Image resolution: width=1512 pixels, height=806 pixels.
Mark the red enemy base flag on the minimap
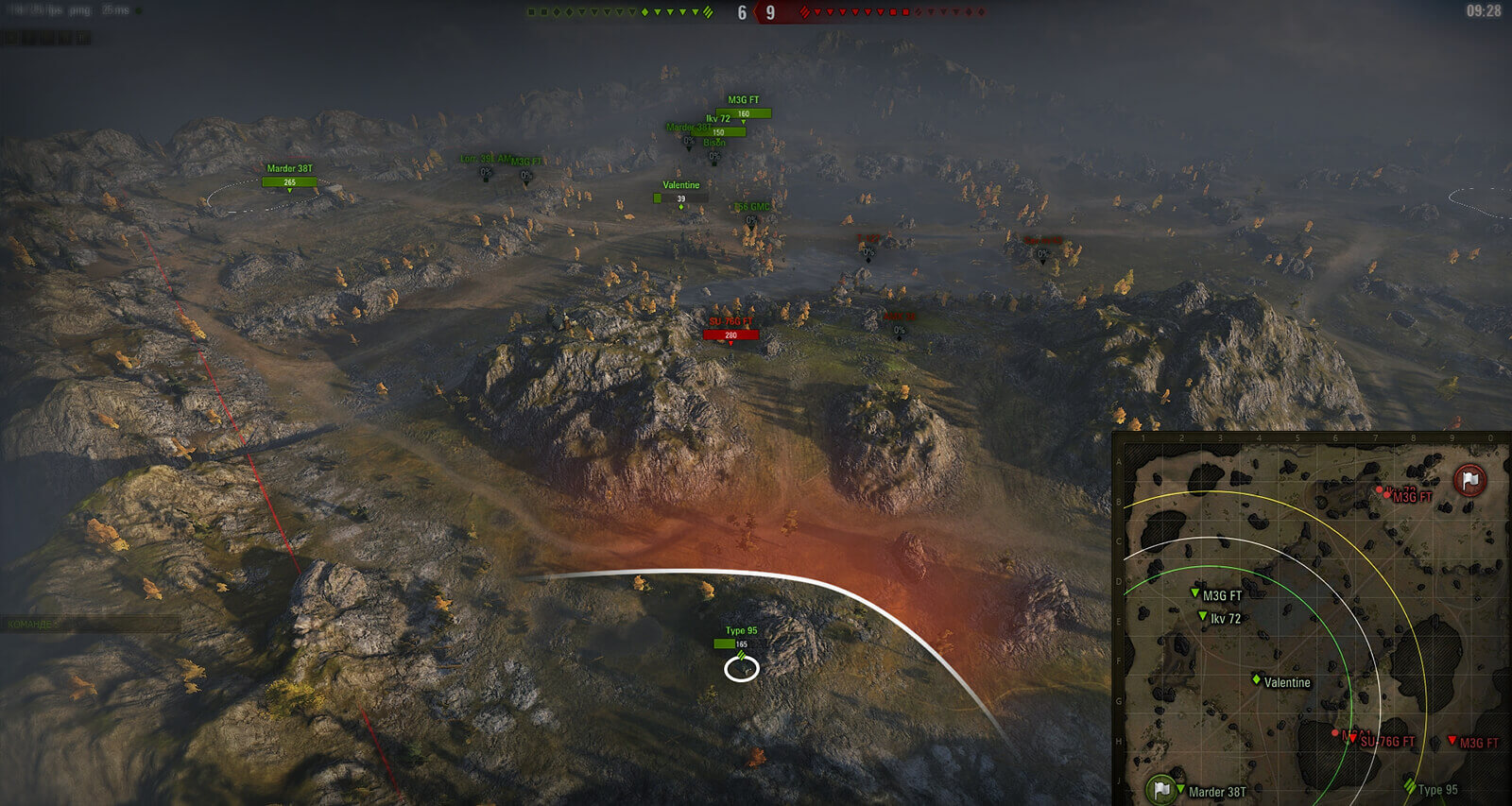[1469, 480]
